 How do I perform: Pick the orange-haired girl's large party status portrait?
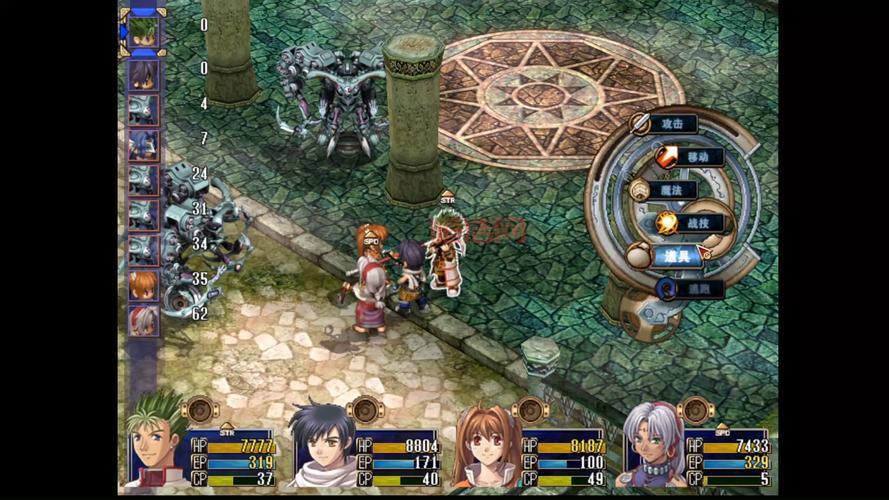486,448
